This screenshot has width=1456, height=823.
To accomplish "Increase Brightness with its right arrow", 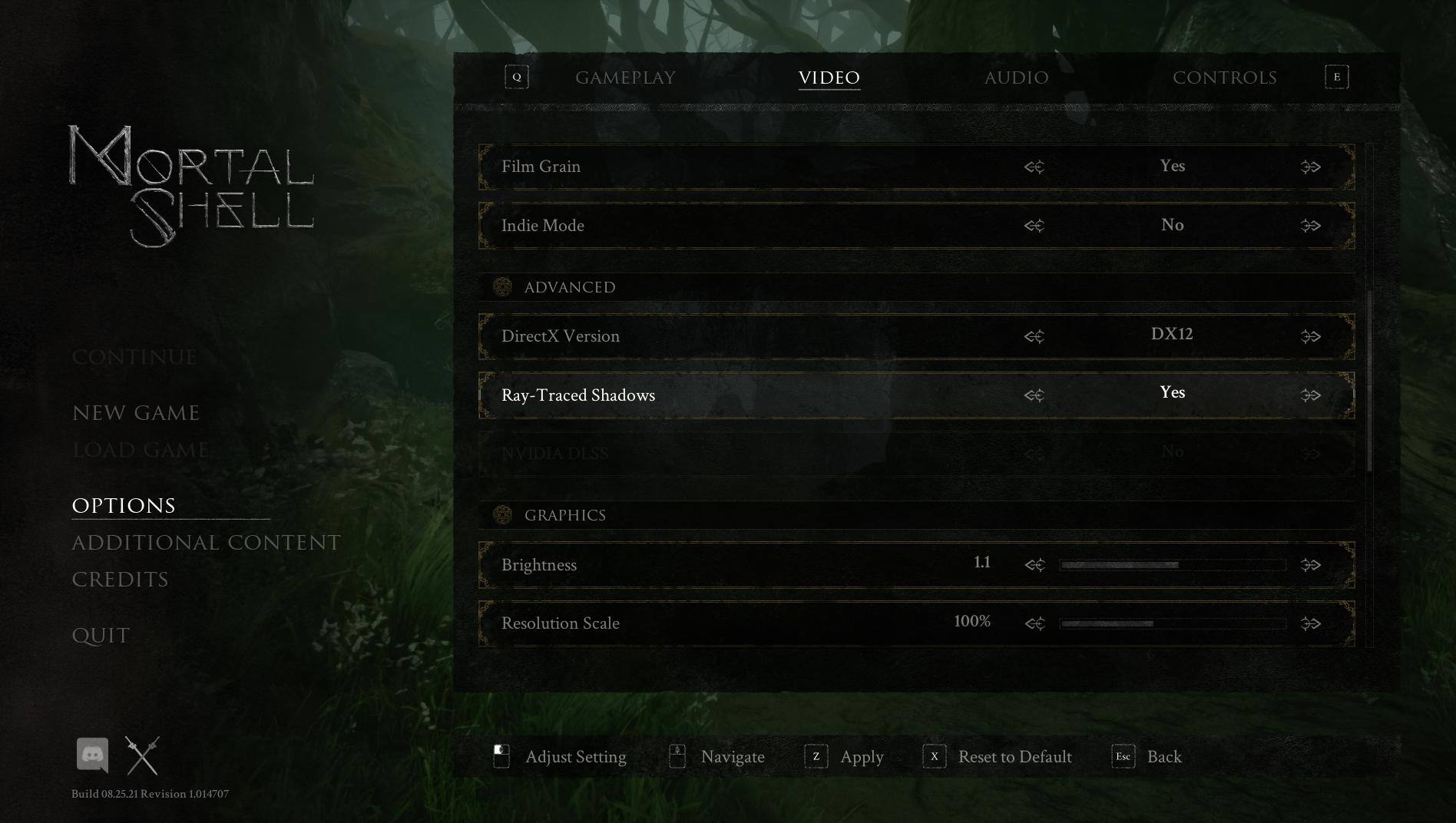I will pyautogui.click(x=1310, y=565).
